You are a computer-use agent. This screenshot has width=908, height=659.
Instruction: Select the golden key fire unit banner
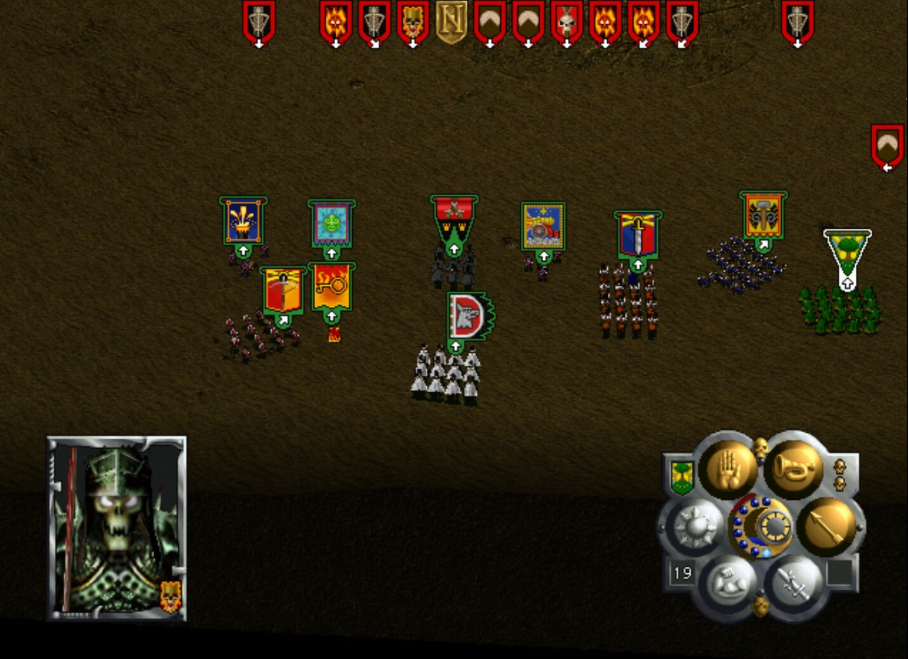[x=331, y=286]
